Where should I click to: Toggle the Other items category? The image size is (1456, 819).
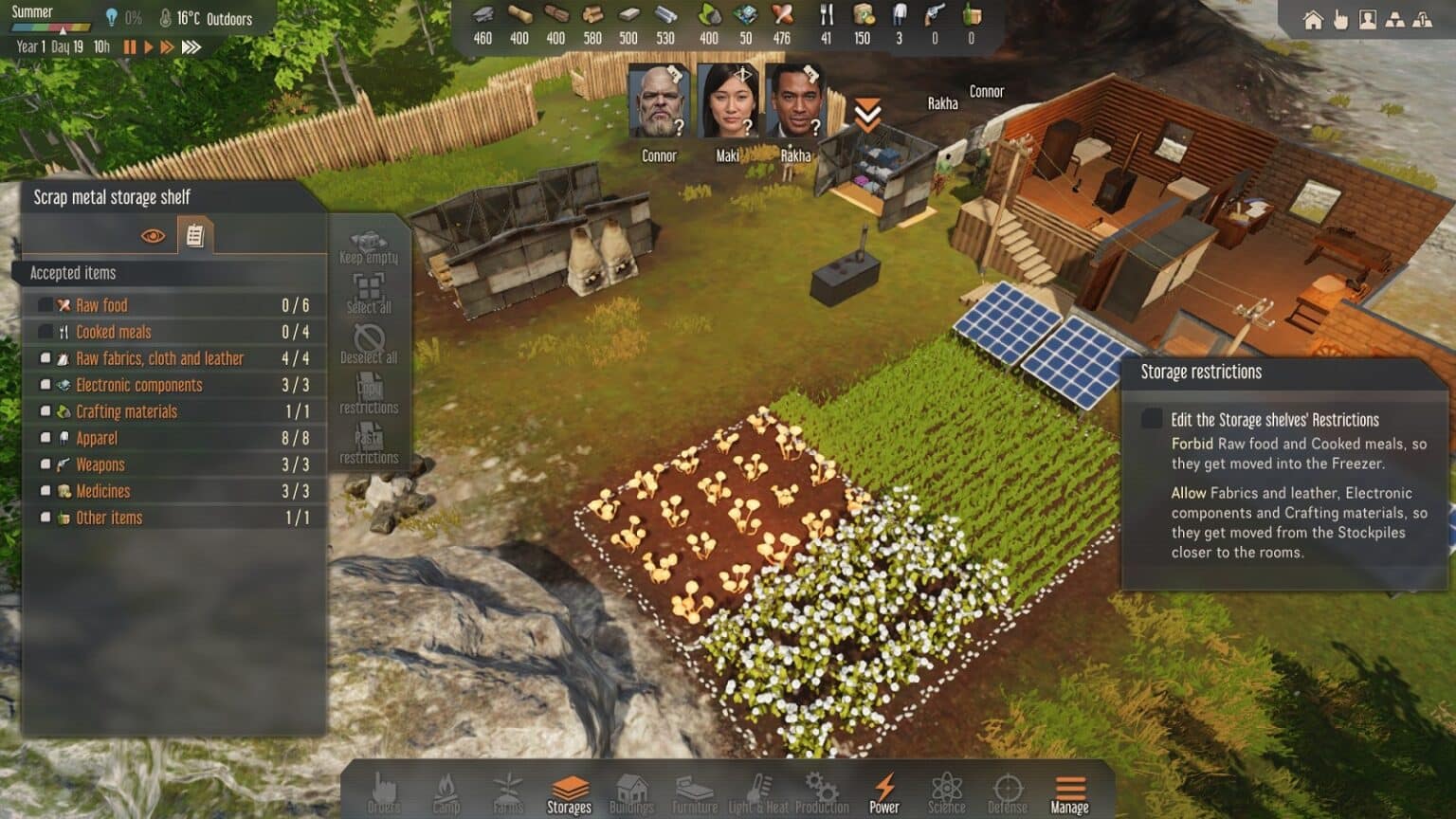[x=45, y=518]
